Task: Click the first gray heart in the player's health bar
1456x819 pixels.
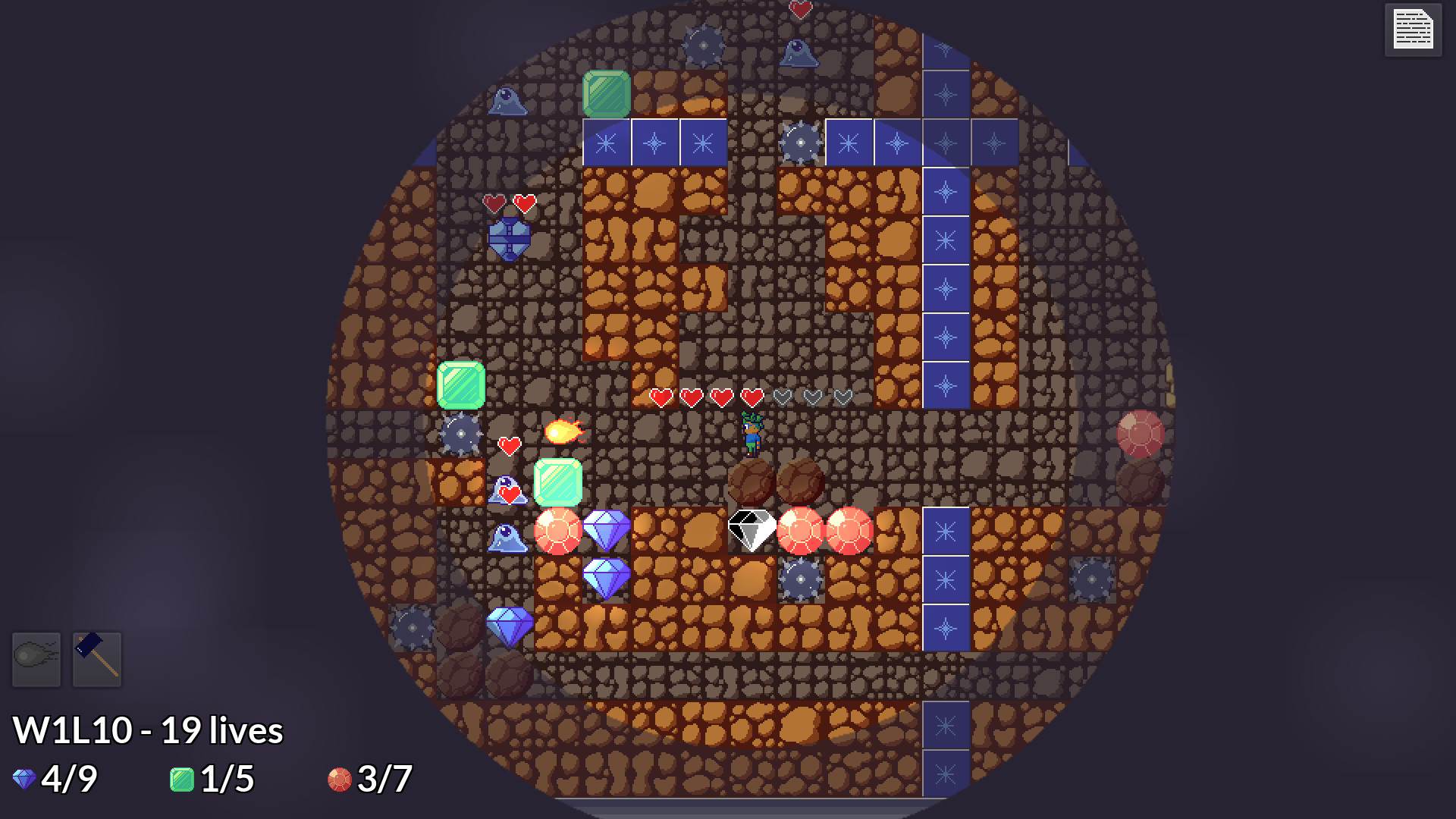Action: (x=785, y=397)
